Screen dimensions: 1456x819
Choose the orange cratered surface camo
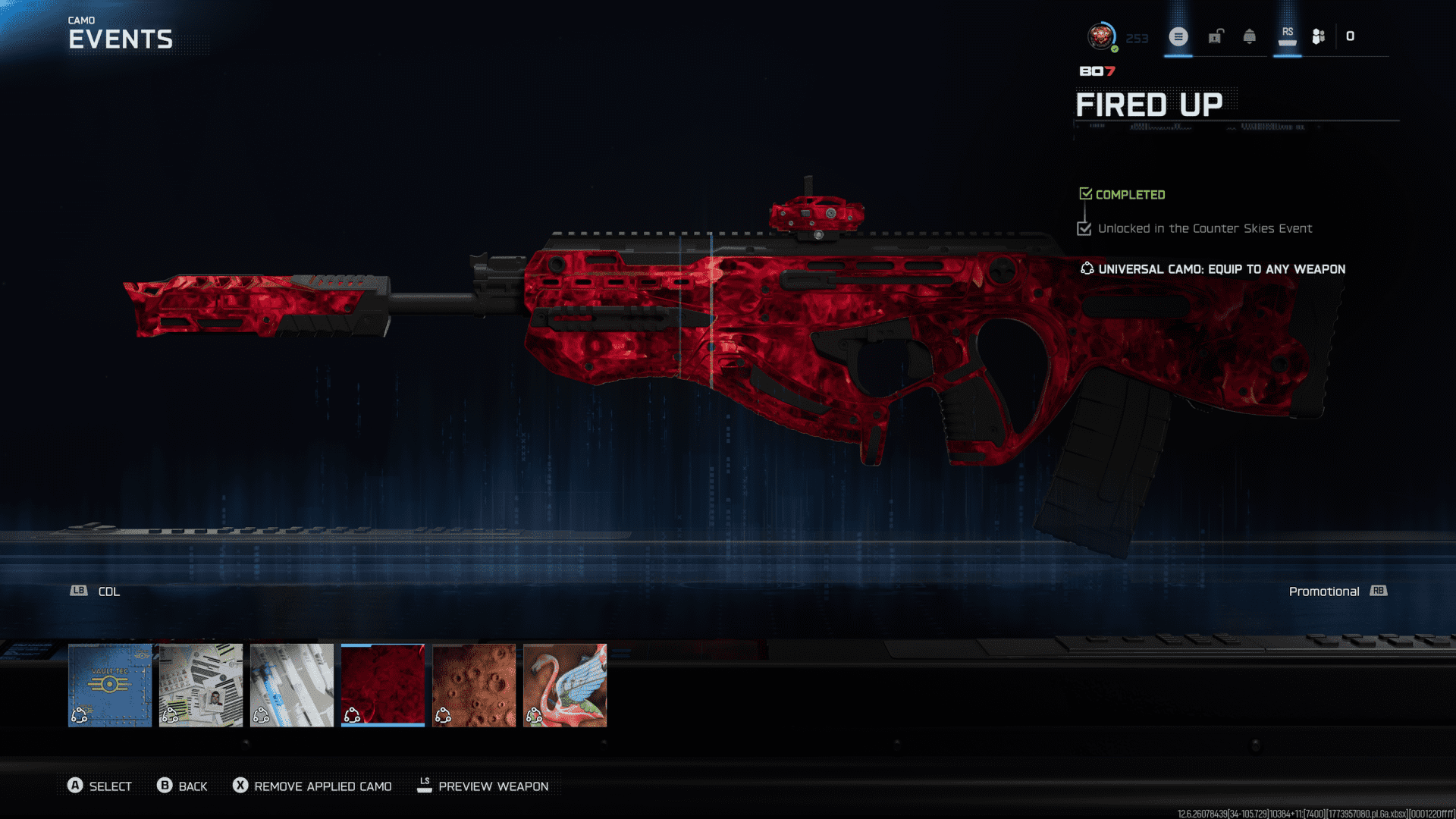pos(474,685)
